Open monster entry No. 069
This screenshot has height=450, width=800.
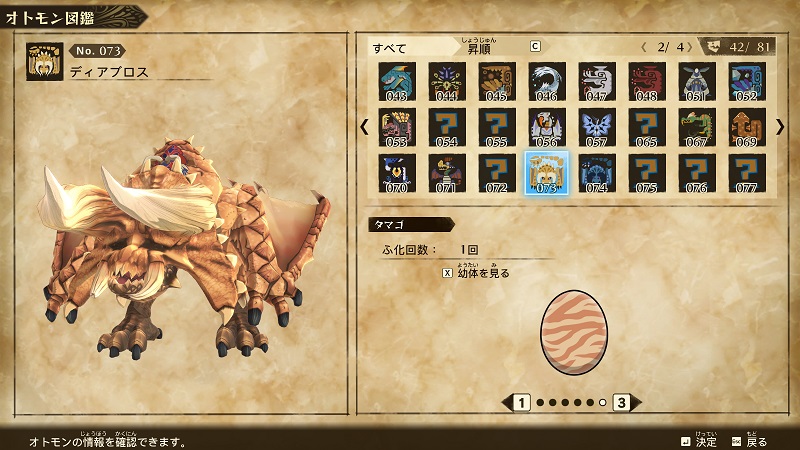pos(747,127)
